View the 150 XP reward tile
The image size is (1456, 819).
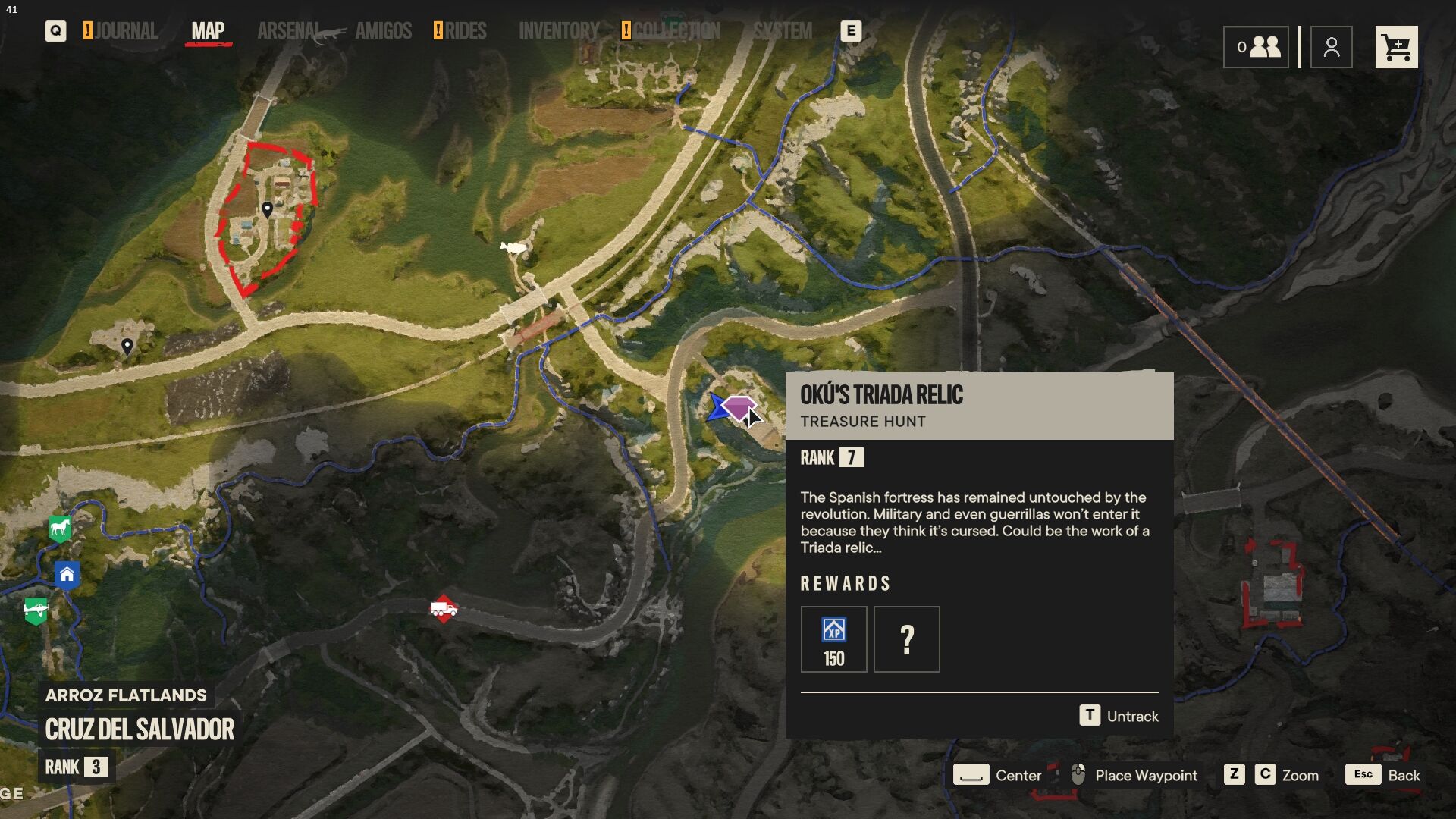pos(833,639)
